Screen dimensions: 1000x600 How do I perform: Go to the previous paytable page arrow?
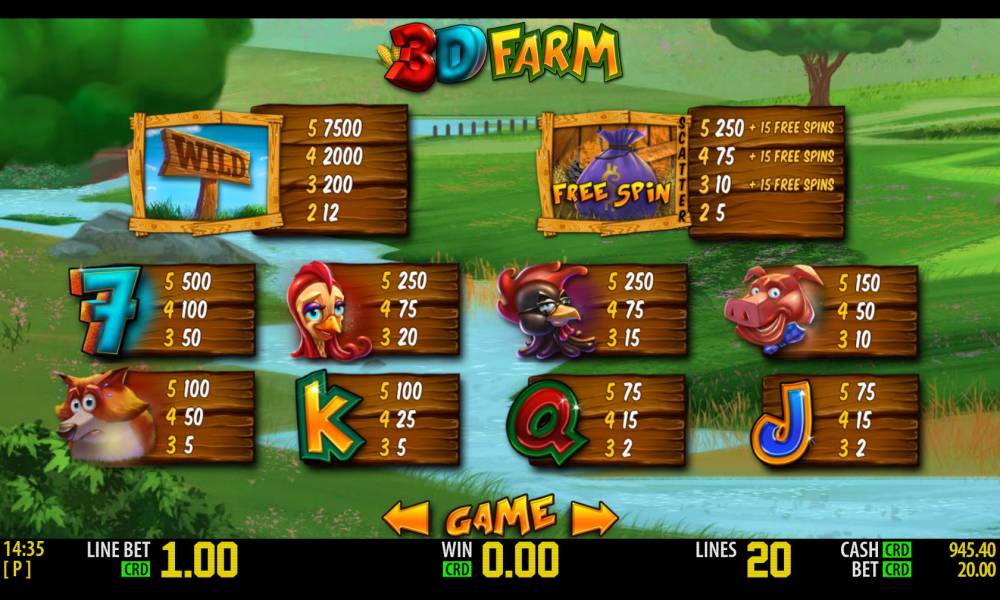[x=407, y=517]
